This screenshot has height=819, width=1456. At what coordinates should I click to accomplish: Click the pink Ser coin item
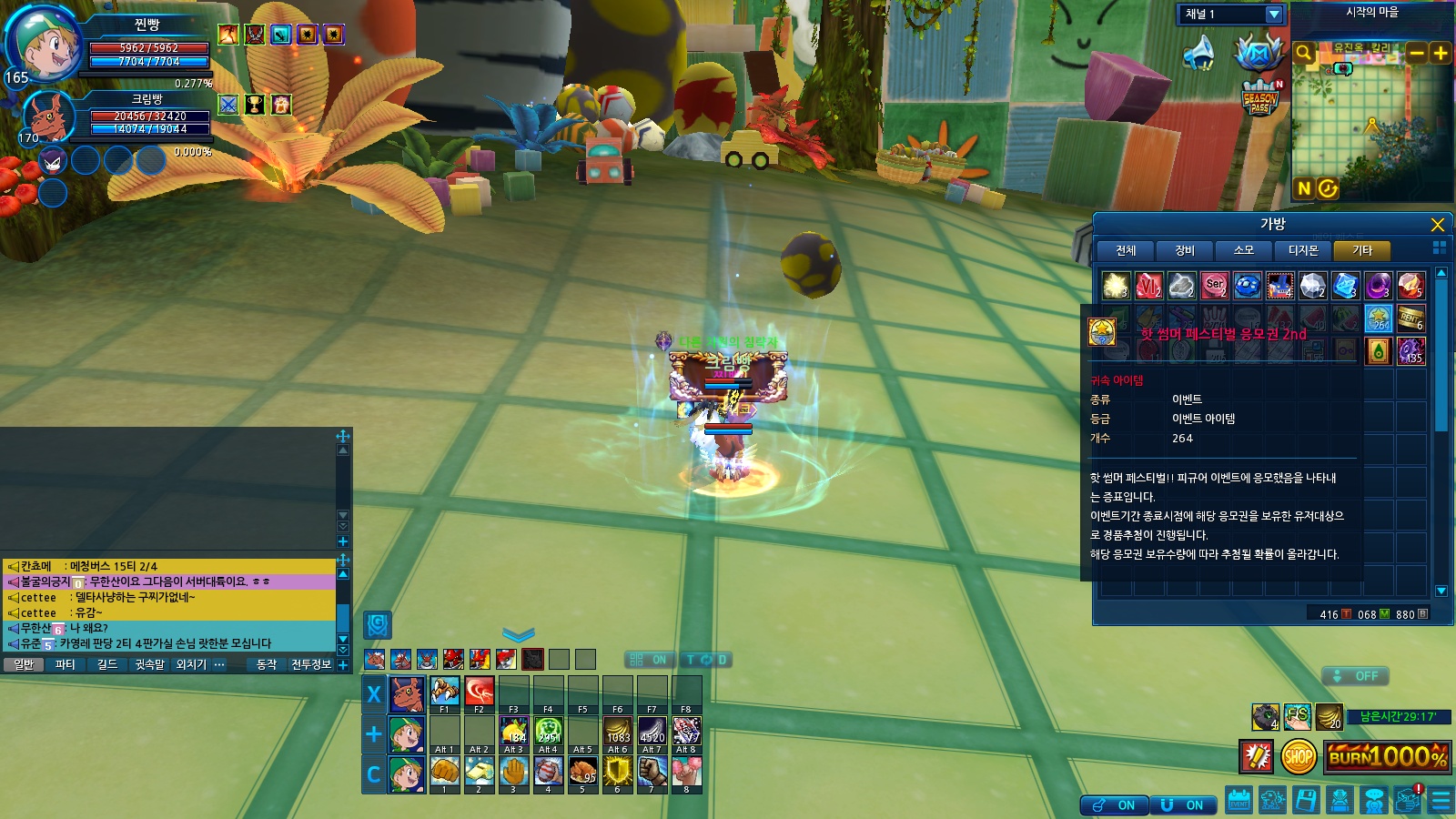point(1214,286)
